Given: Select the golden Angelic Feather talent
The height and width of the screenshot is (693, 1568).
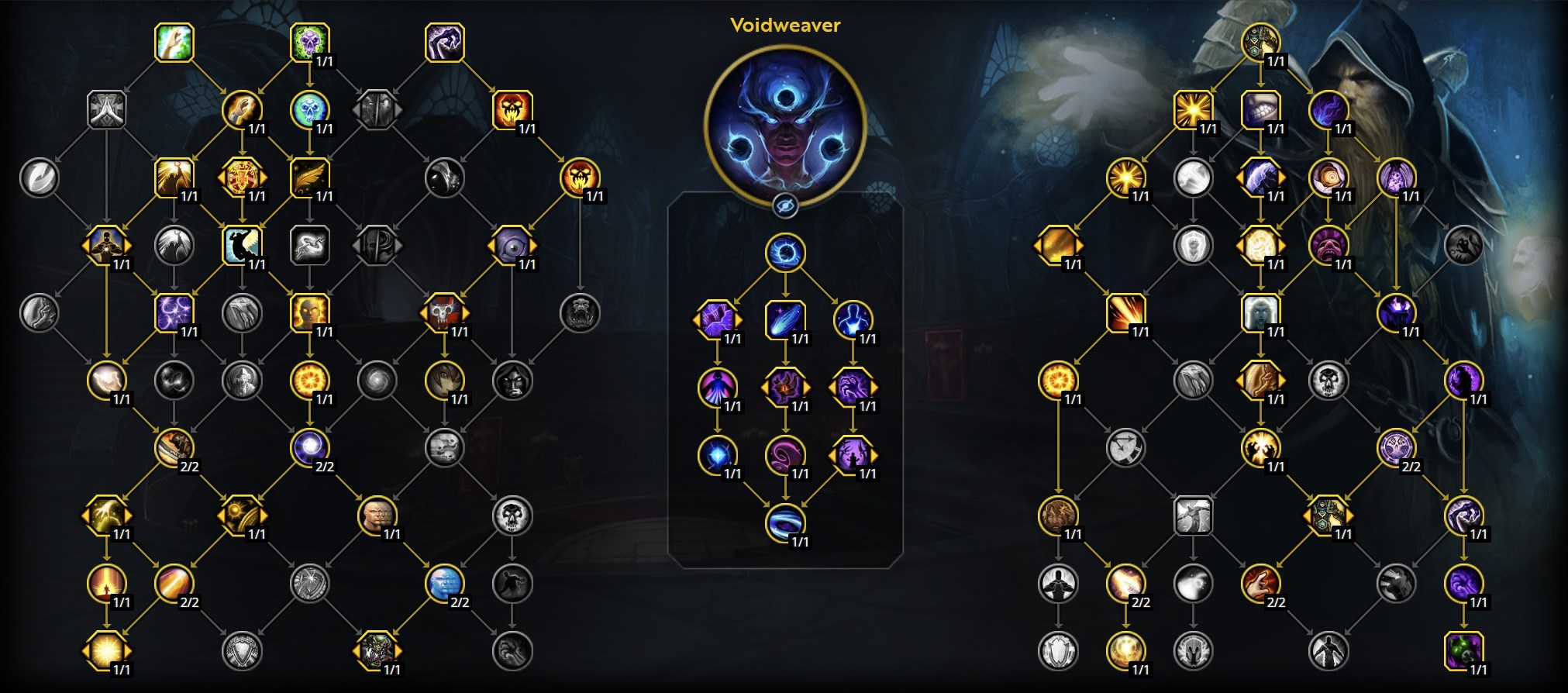Looking at the screenshot, I should point(309,178).
